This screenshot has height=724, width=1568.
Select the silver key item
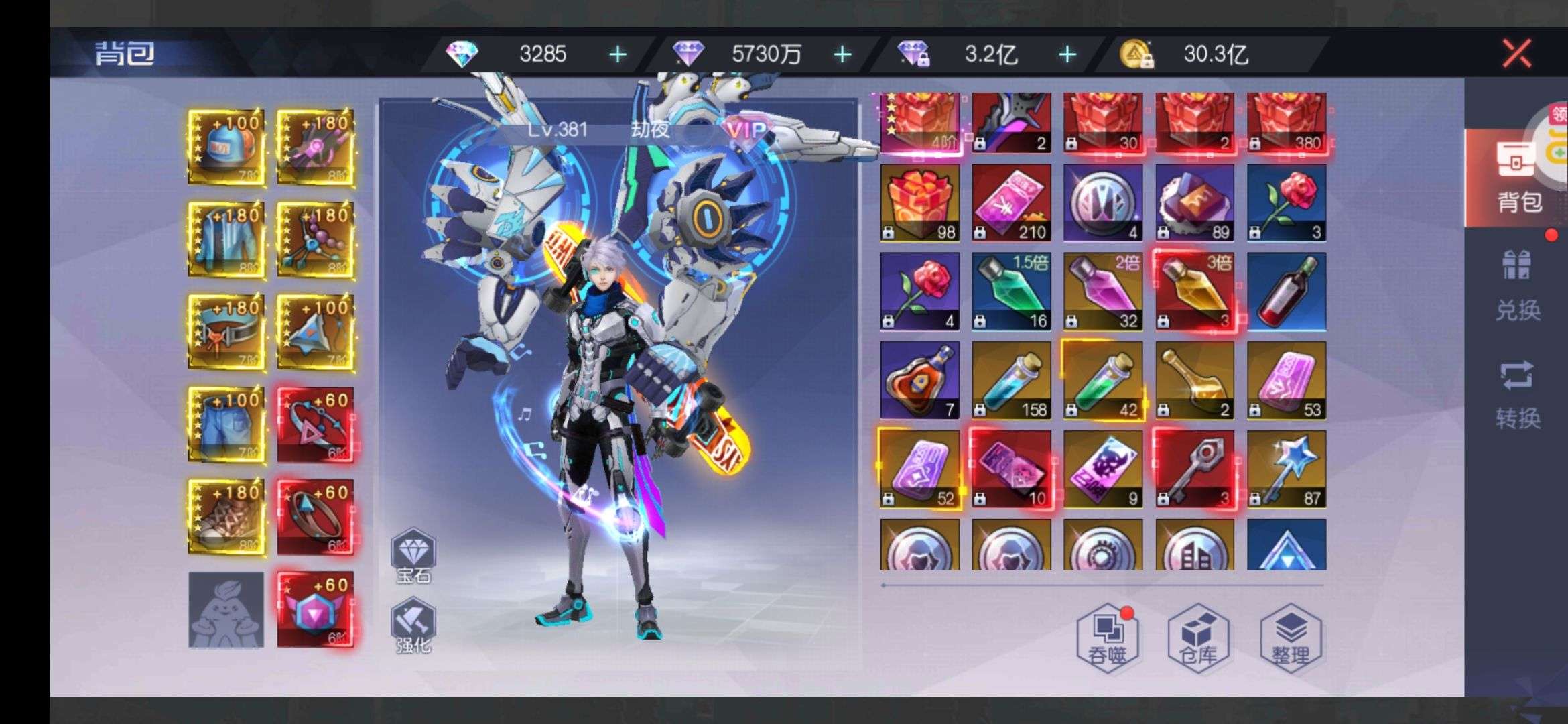pyautogui.click(x=1195, y=469)
